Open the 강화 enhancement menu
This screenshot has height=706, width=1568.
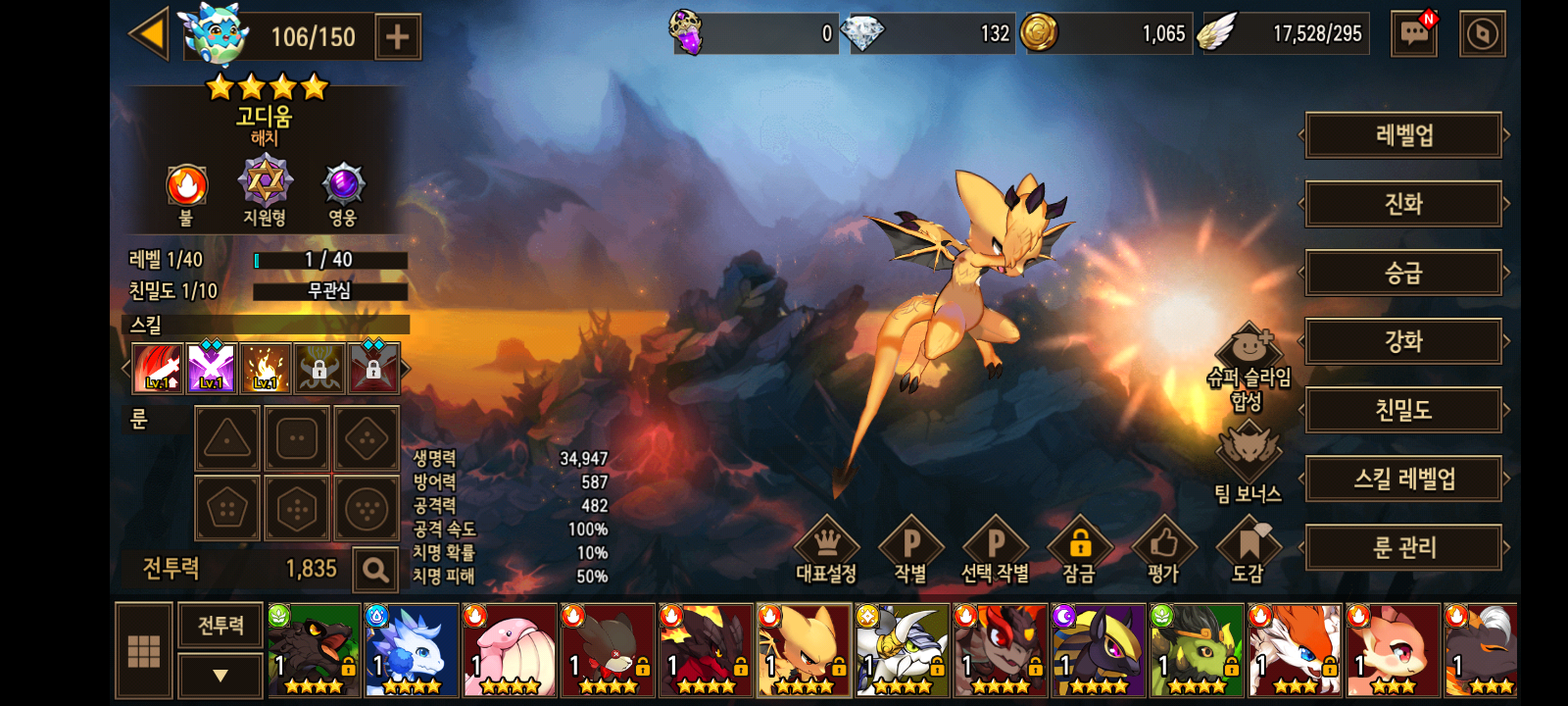coord(1403,341)
